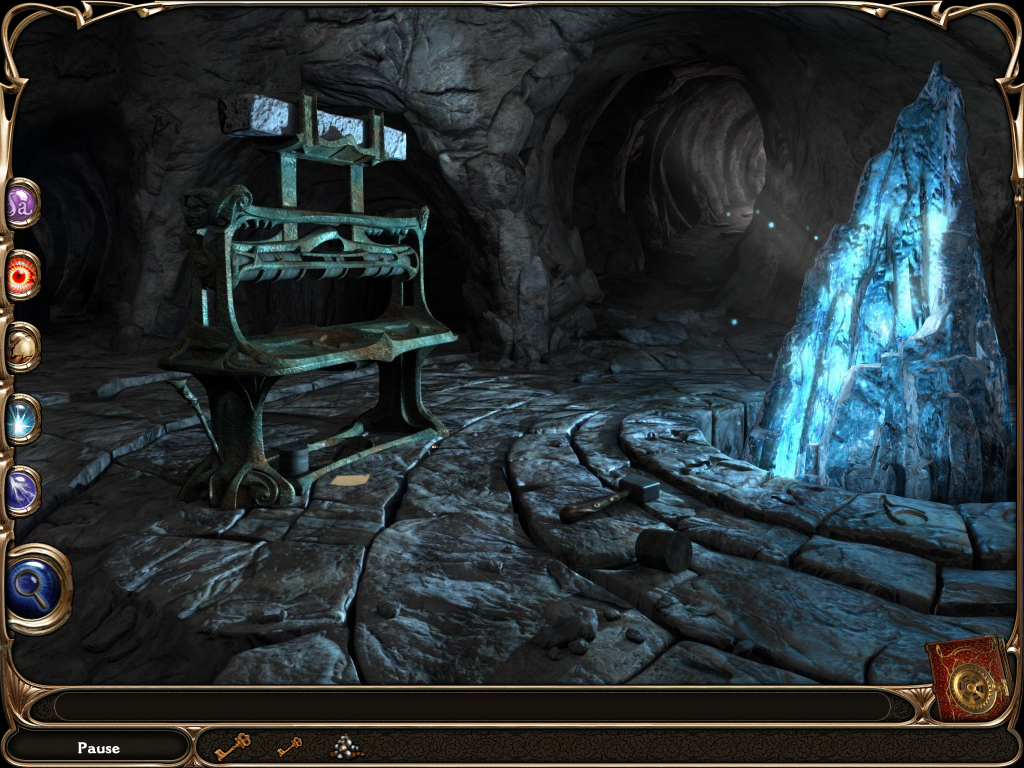
Task: Cast the blue starburst spell orb
Action: (x=21, y=419)
